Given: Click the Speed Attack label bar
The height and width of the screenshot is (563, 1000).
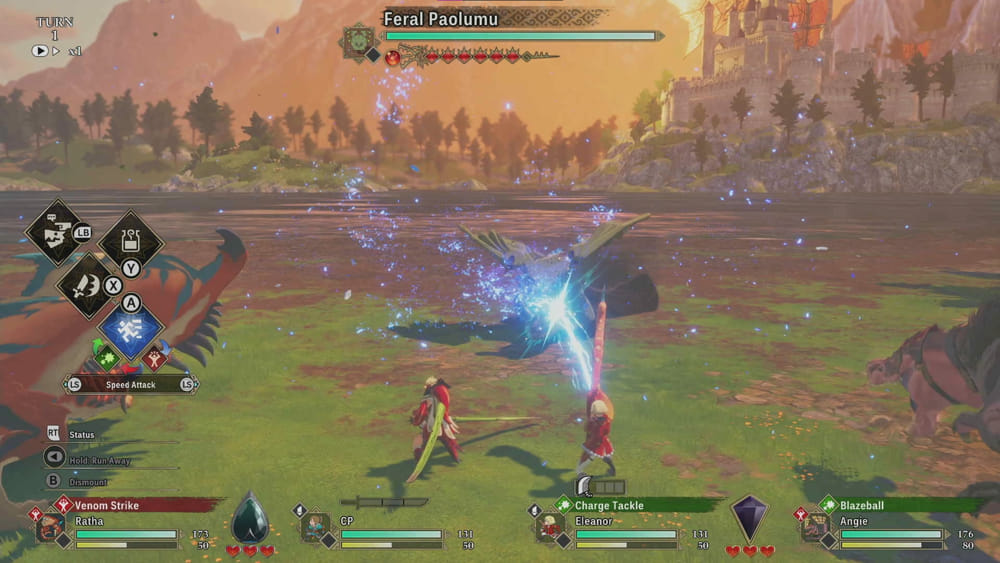Looking at the screenshot, I should coord(130,384).
